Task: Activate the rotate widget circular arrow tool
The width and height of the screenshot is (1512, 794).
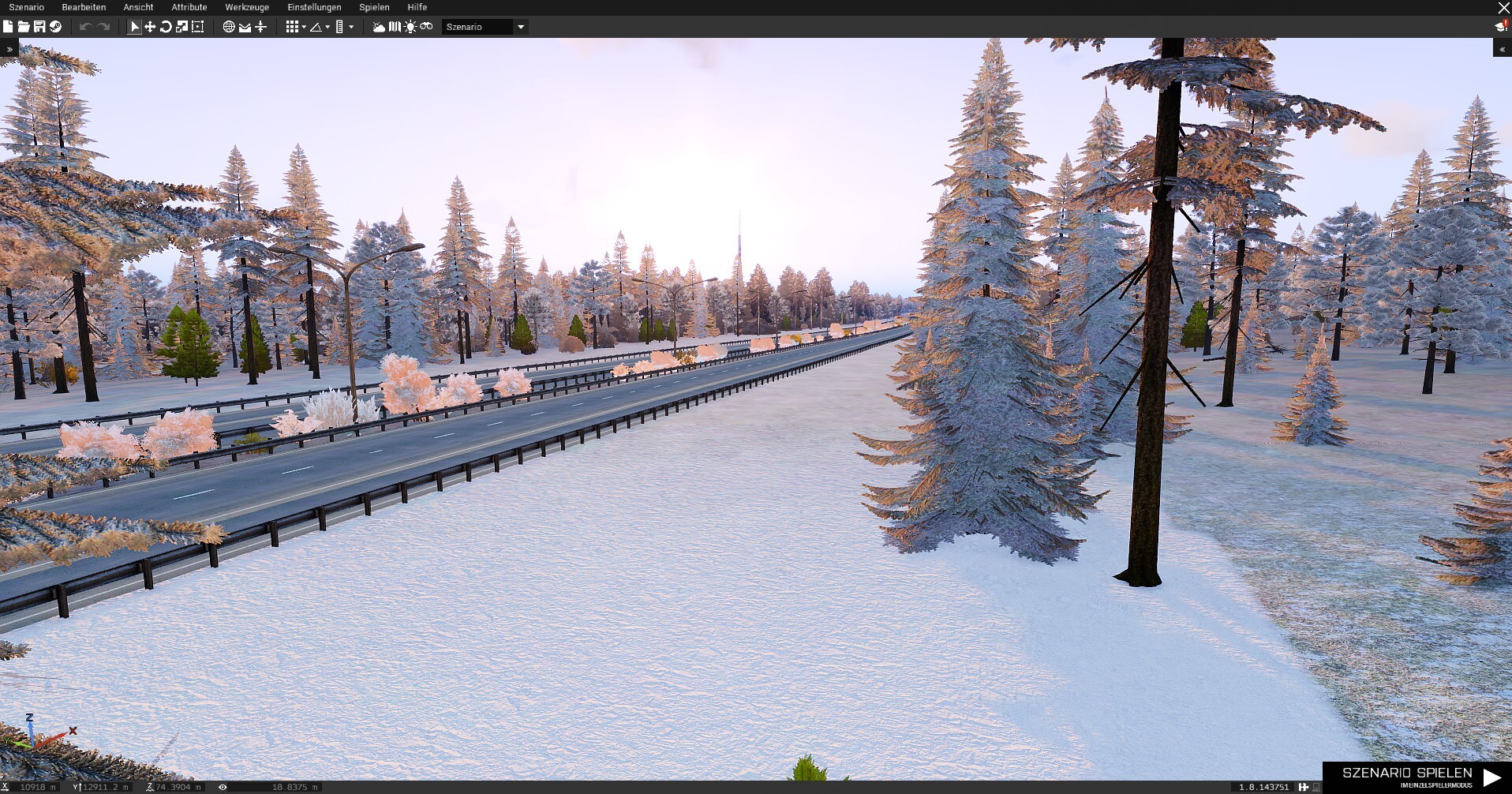Action: point(166,27)
